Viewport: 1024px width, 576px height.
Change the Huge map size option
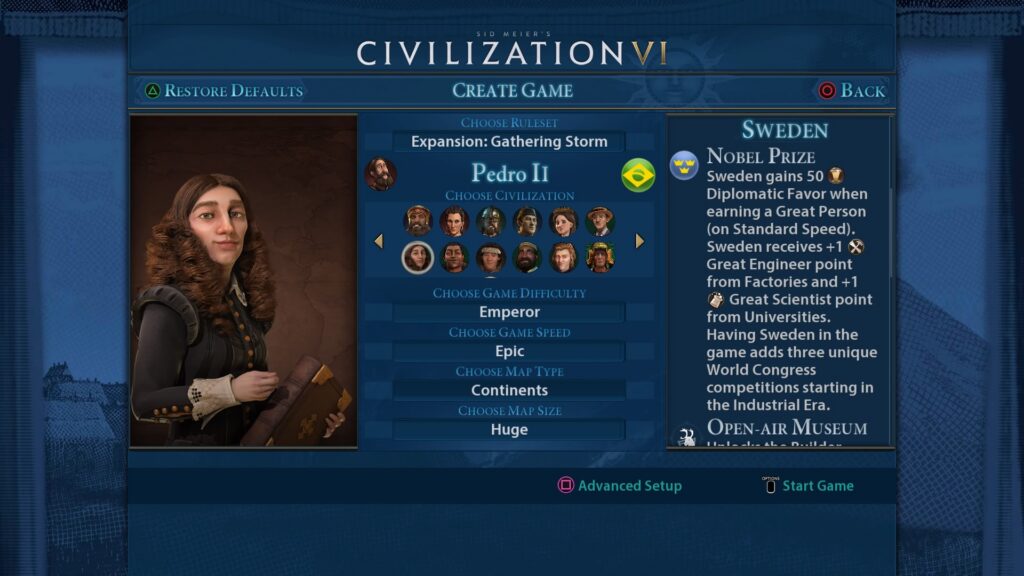(509, 430)
